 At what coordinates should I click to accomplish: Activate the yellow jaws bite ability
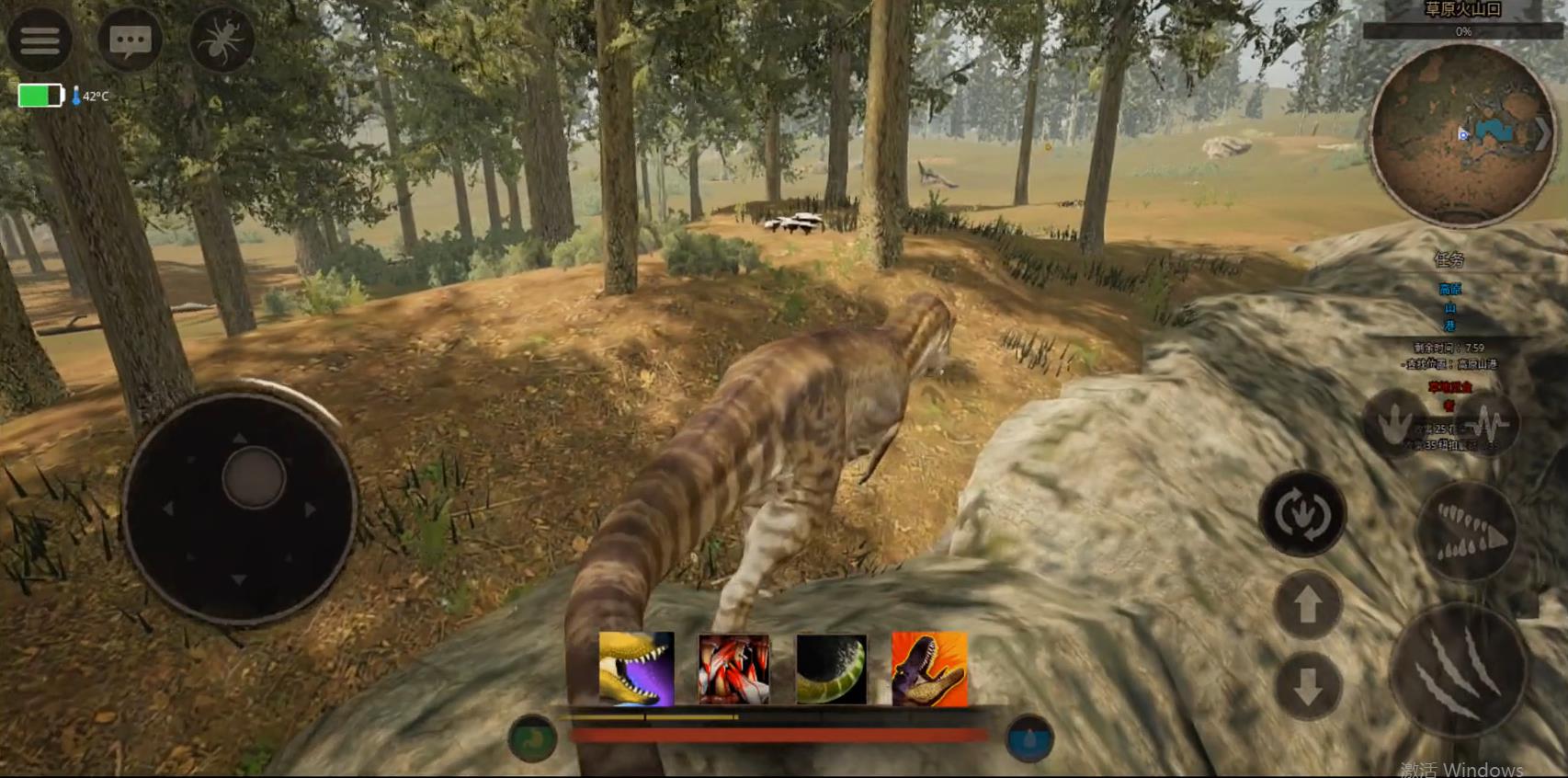point(636,669)
